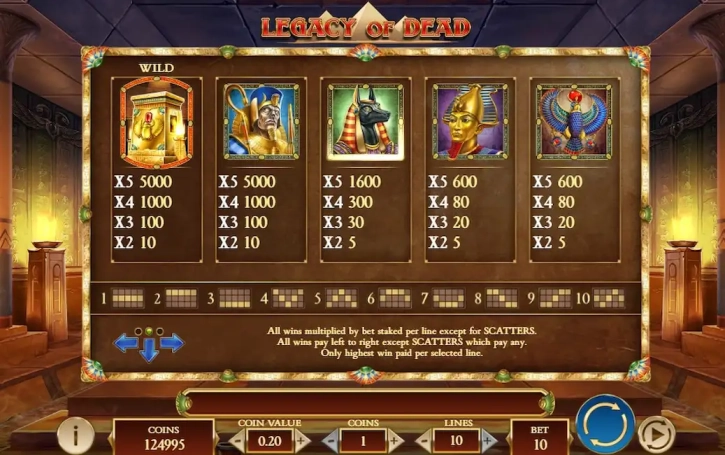Close paytable with the blue down arrow
The image size is (725, 455).
click(x=149, y=350)
